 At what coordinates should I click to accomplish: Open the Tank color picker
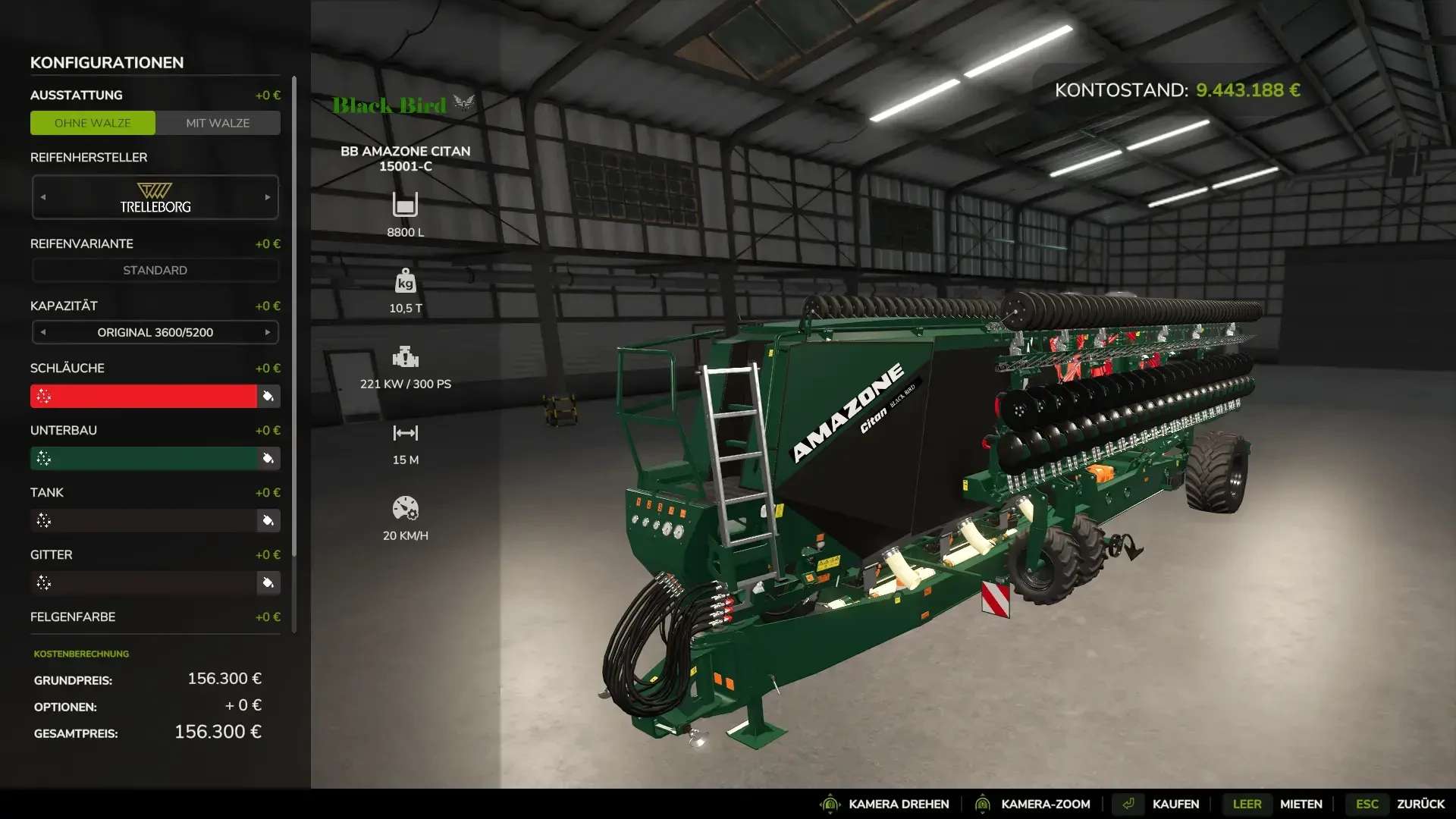tap(144, 520)
